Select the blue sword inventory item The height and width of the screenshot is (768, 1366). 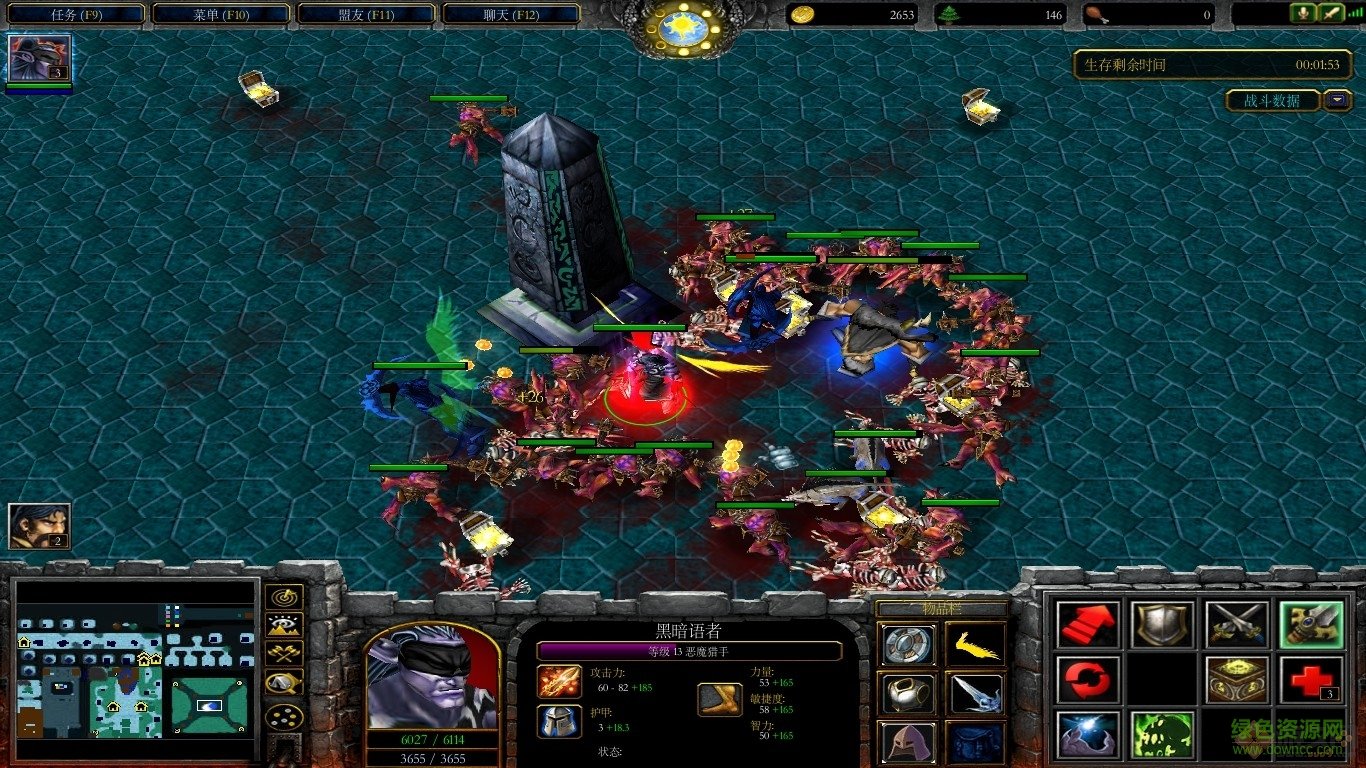[975, 693]
